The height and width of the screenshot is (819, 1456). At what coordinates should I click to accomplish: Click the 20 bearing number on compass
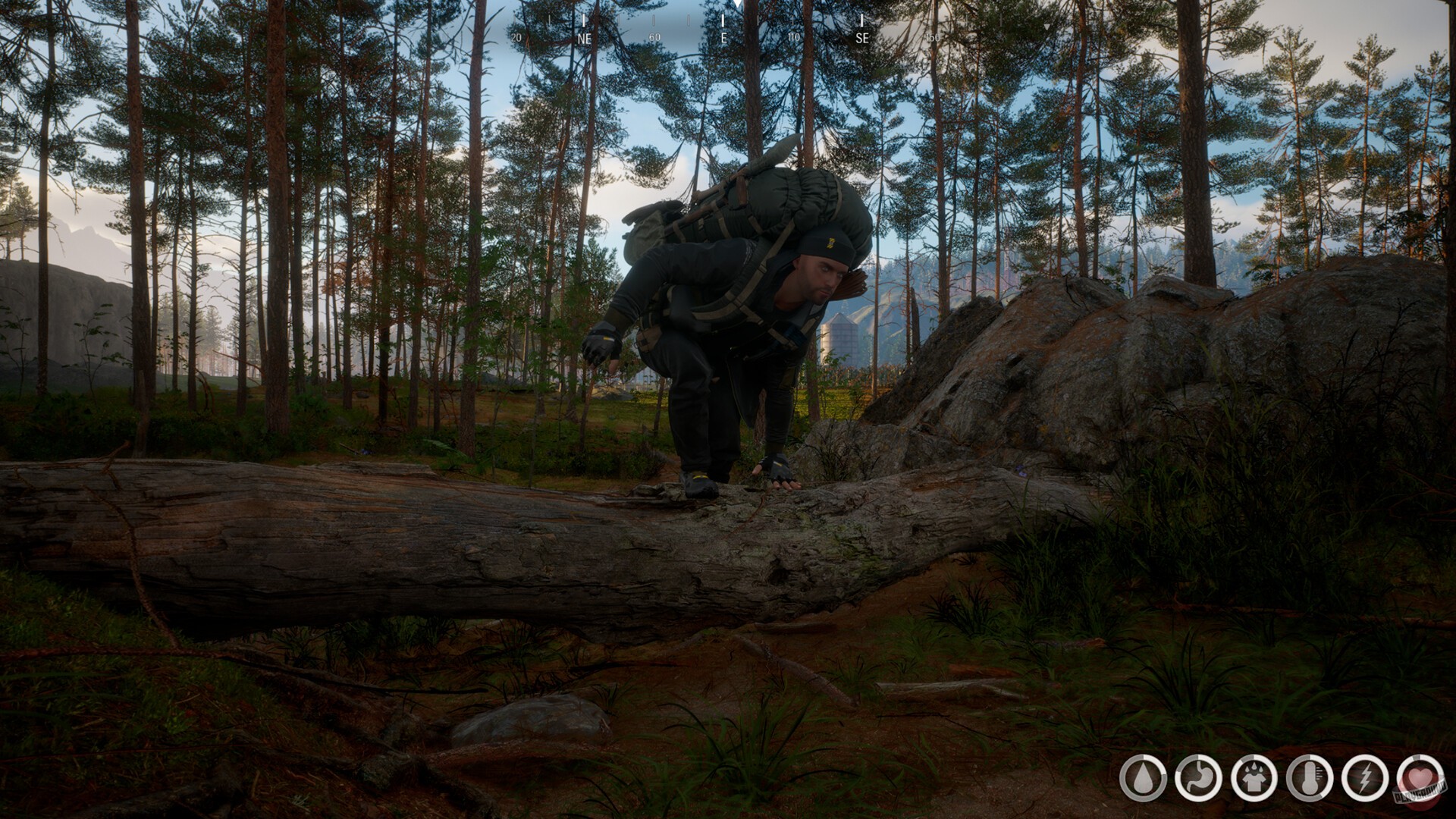pyautogui.click(x=516, y=36)
